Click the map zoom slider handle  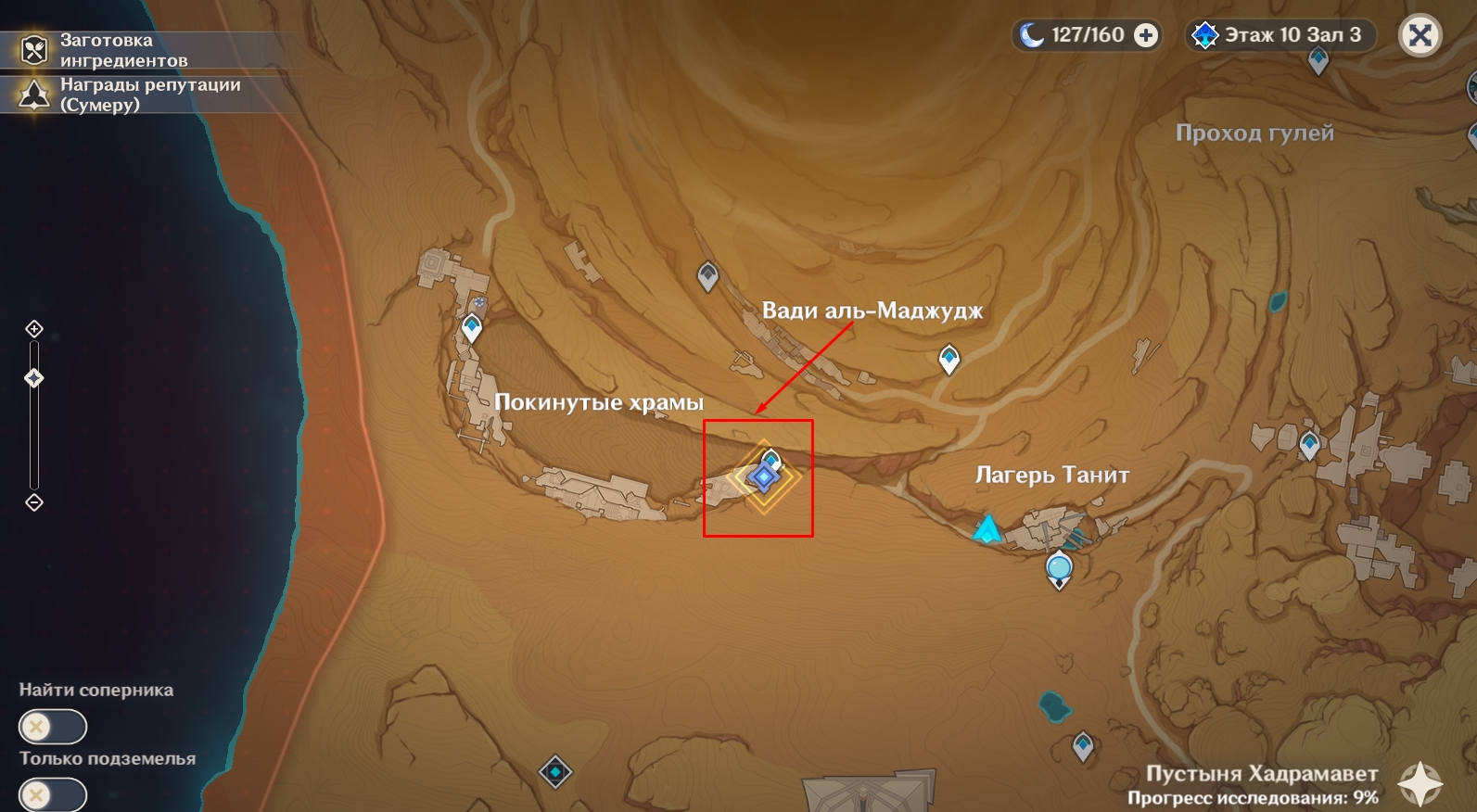[x=34, y=378]
